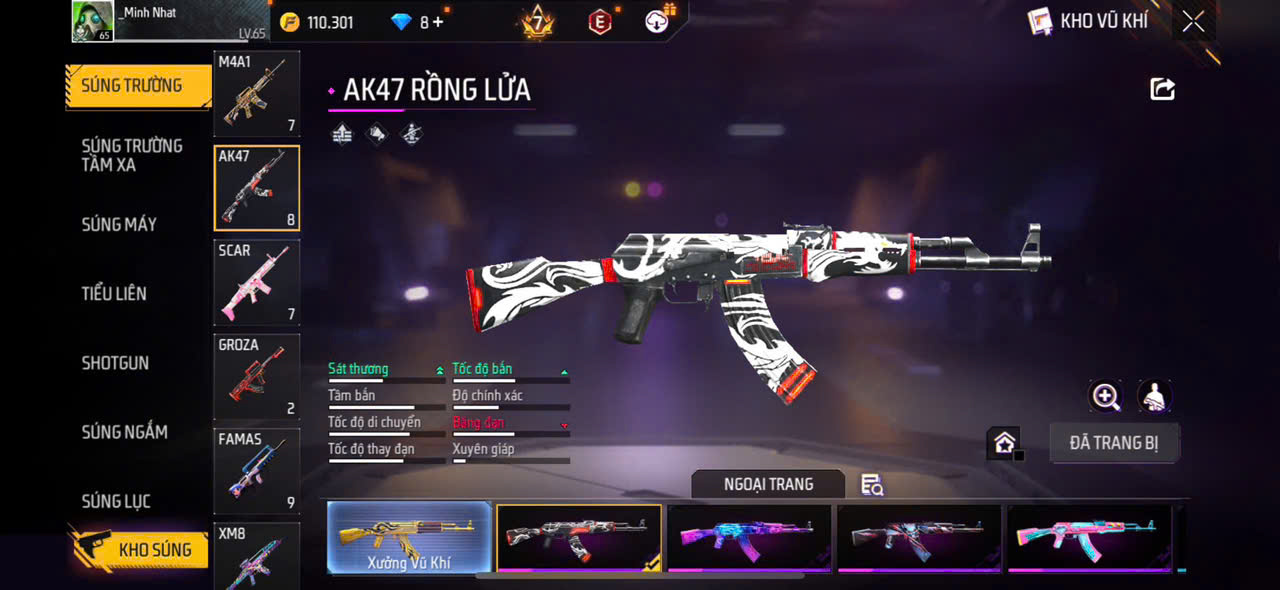Select the Shotgun category
This screenshot has width=1280, height=590.
tap(115, 363)
